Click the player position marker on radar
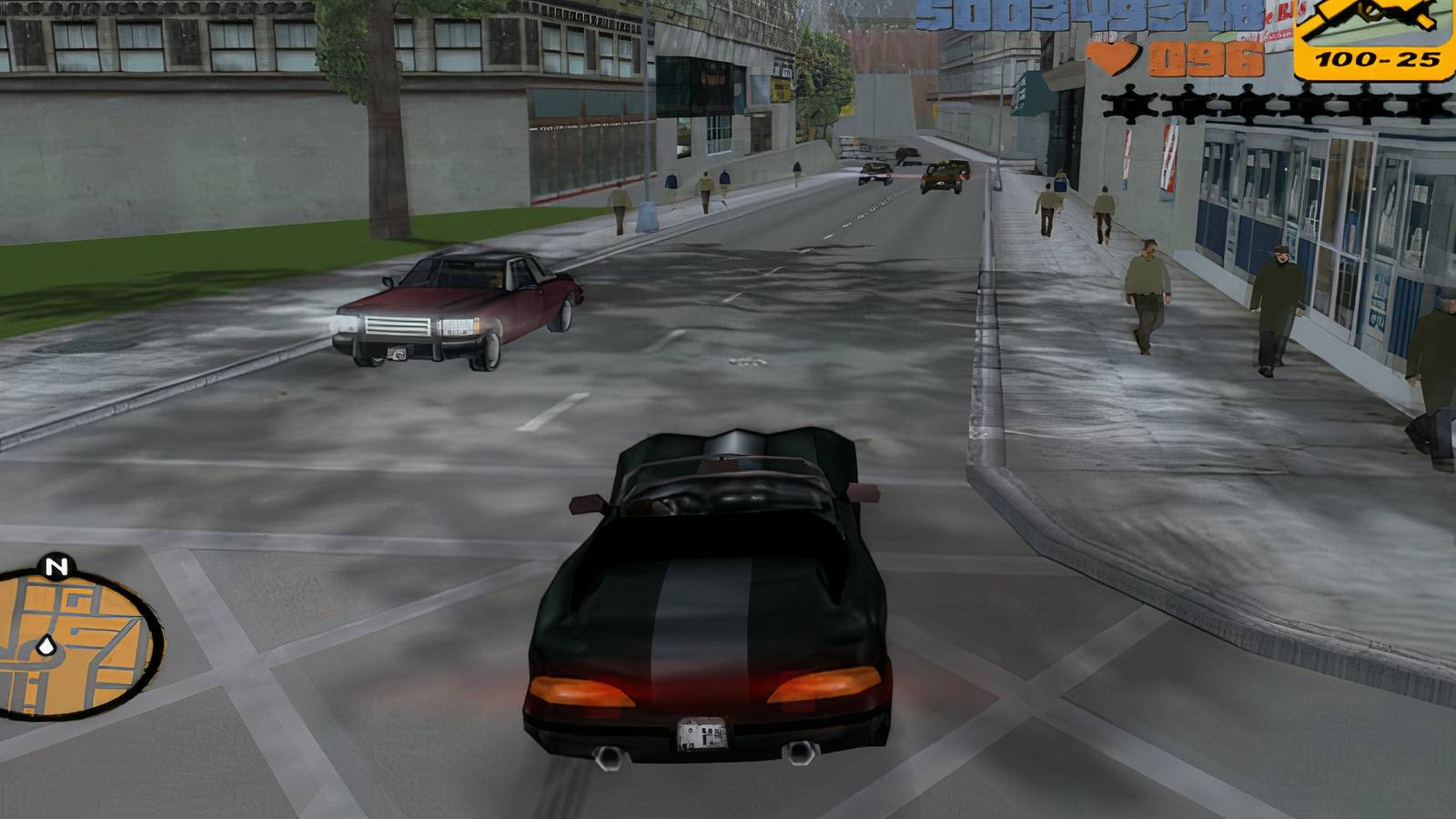Image resolution: width=1456 pixels, height=819 pixels. point(46,647)
